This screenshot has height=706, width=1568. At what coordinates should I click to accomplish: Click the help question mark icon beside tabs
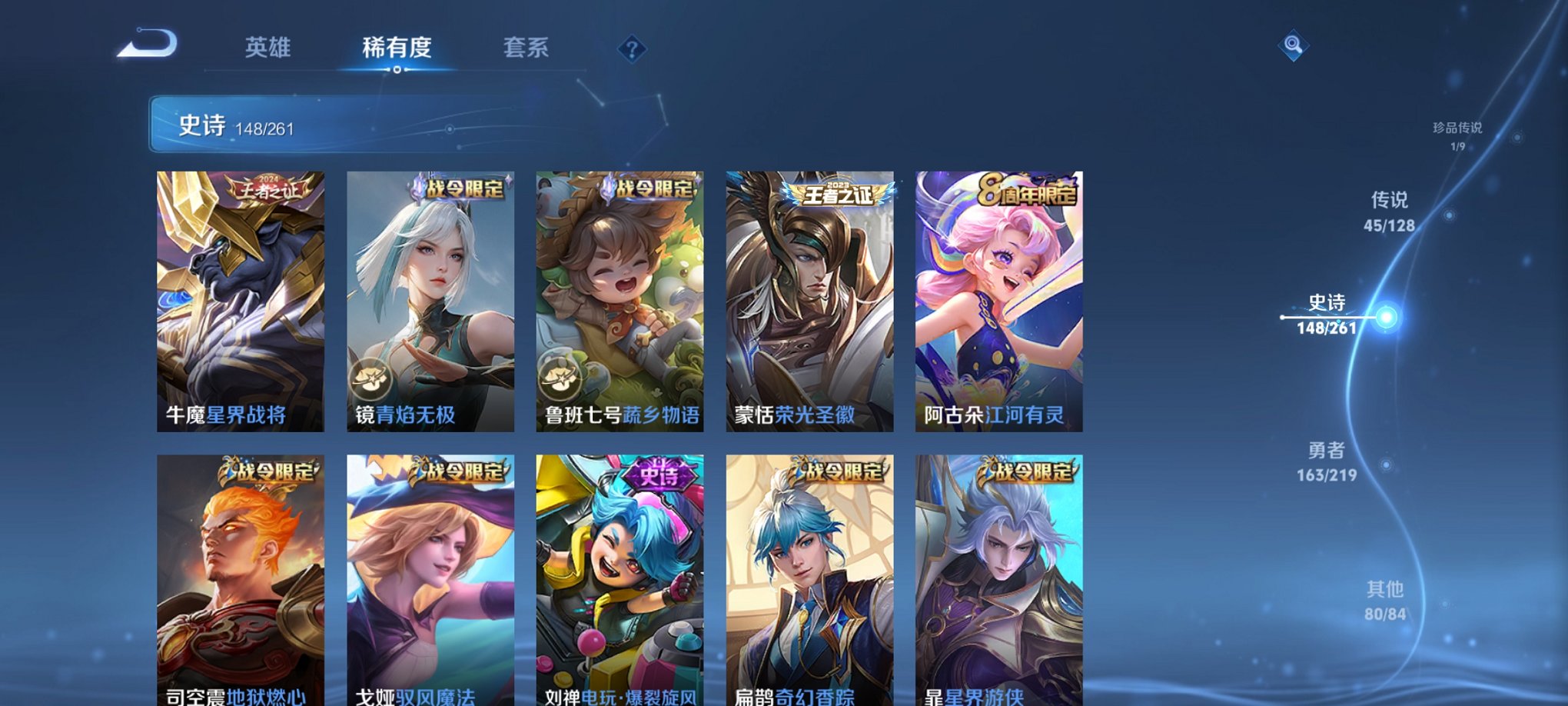pos(632,50)
